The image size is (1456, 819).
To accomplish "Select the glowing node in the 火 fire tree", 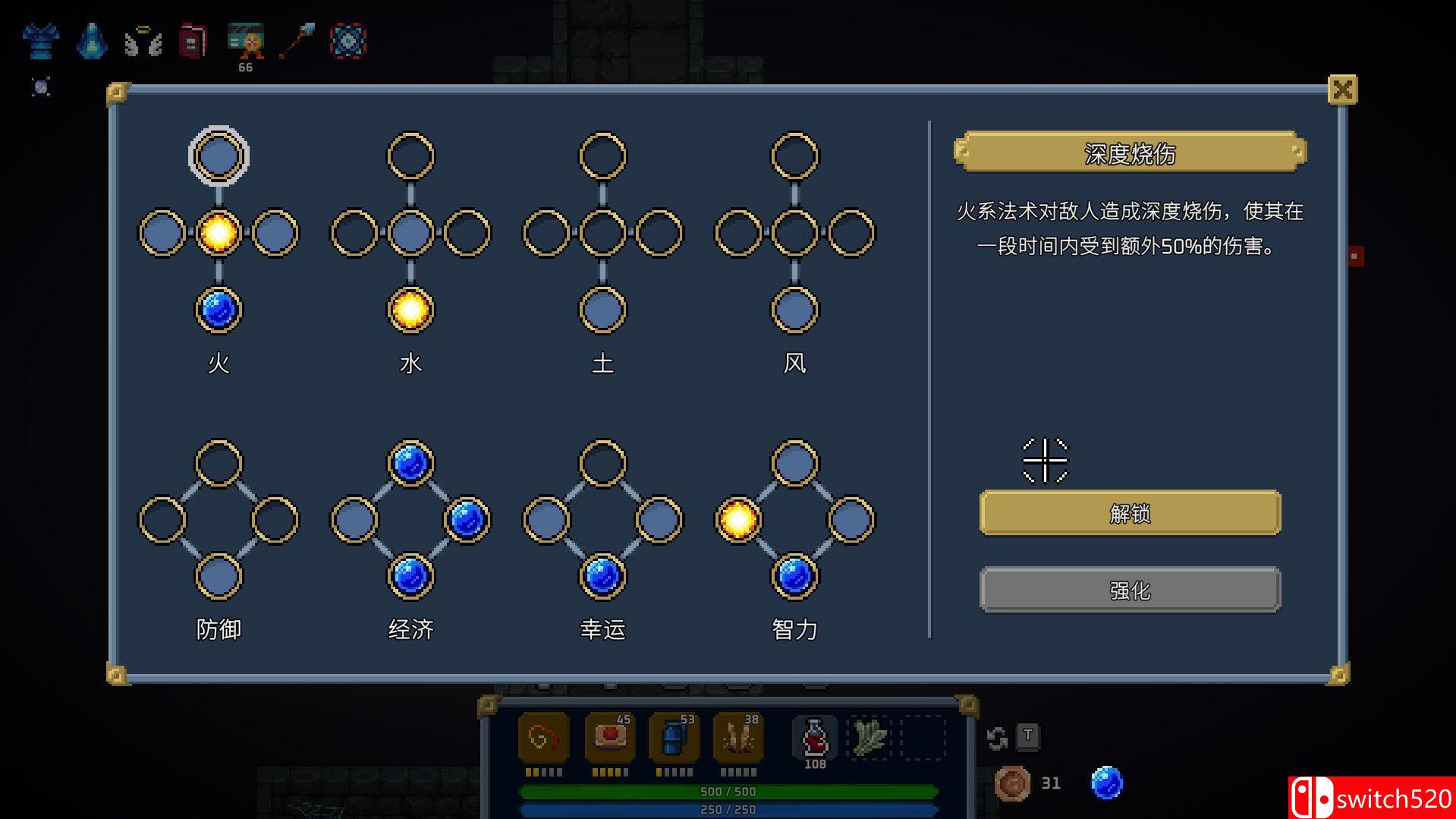I will click(x=219, y=233).
